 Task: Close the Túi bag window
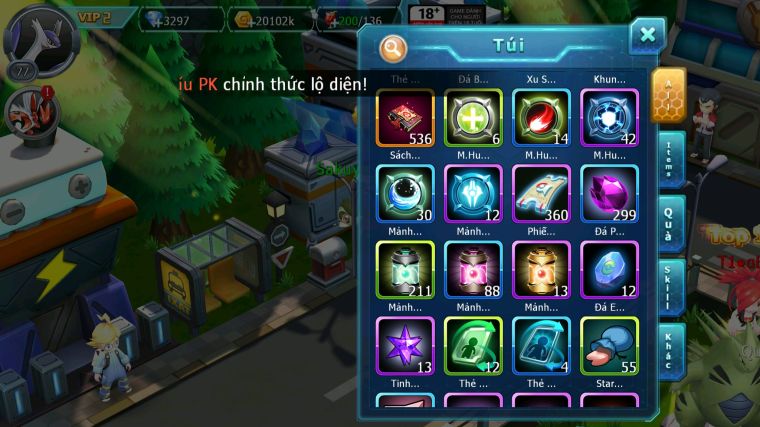(x=647, y=36)
